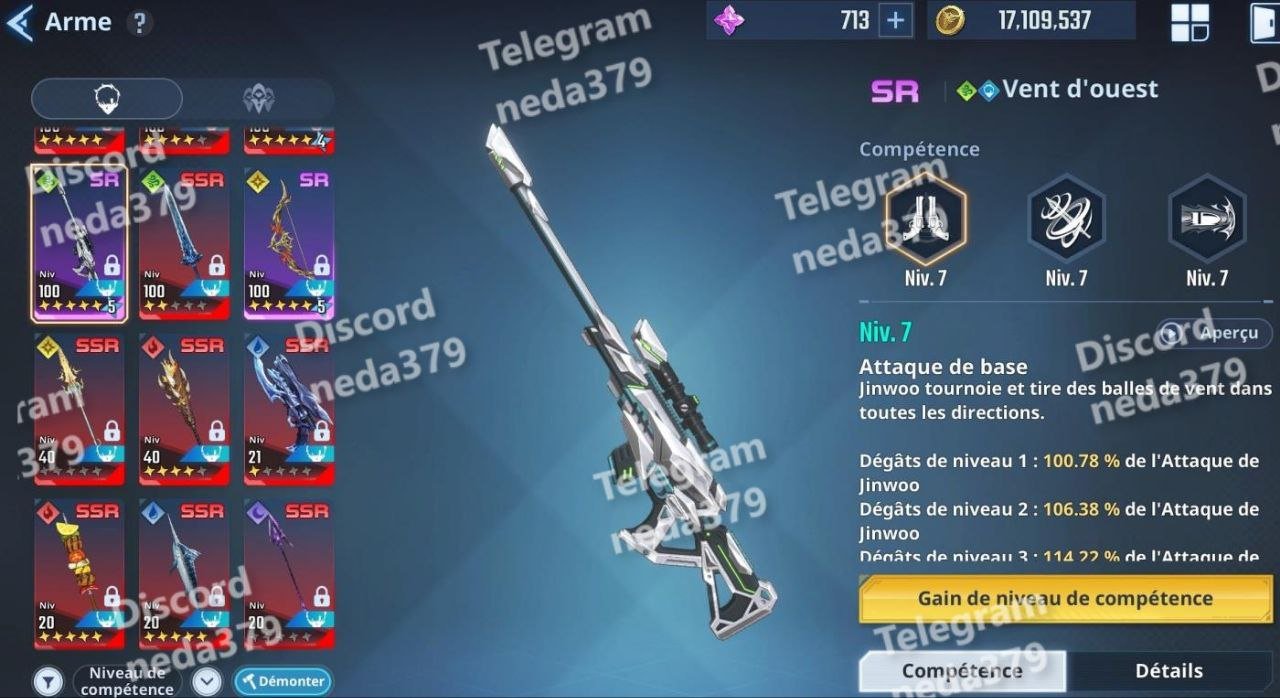Choose the SSR purple spear card
This screenshot has height=698, width=1280.
pyautogui.click(x=289, y=572)
